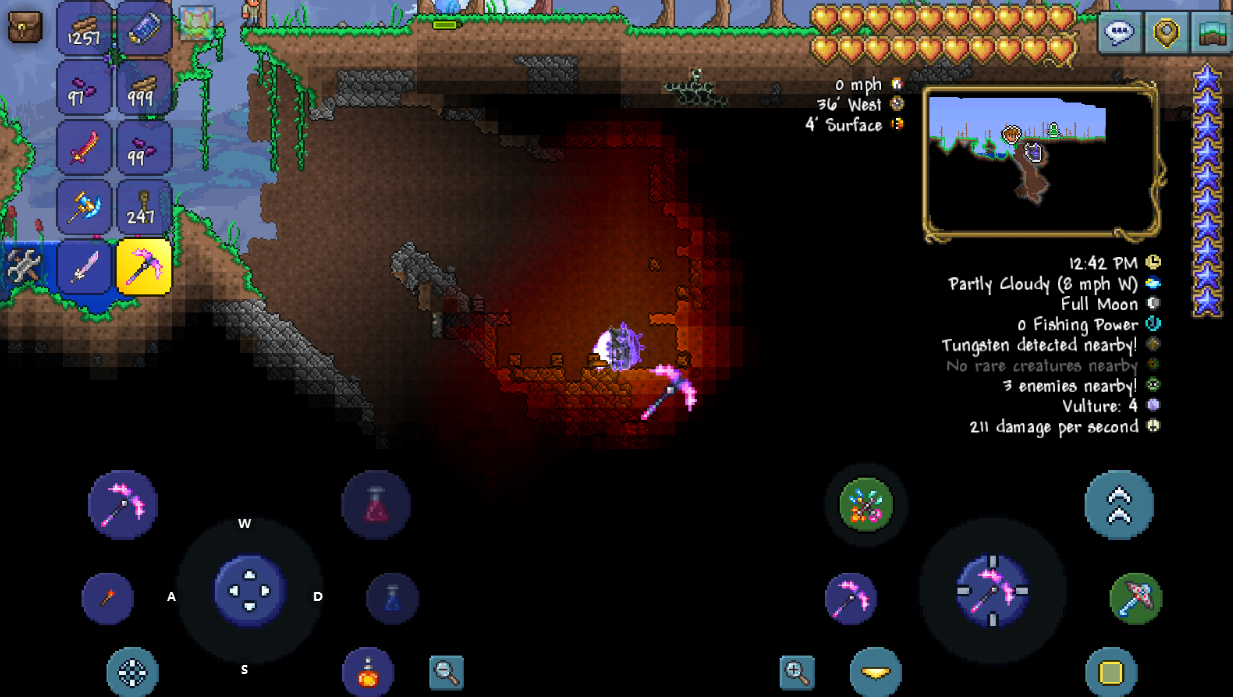Select the rope stack of 247
This screenshot has height=697, width=1233.
[x=144, y=208]
